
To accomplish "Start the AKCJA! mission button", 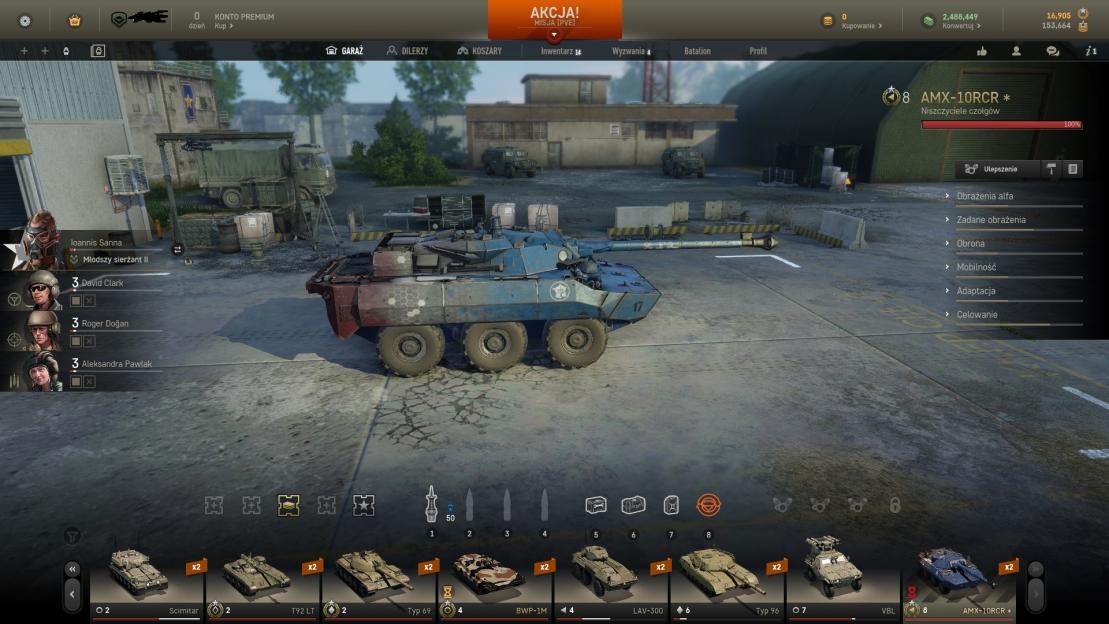I will point(554,17).
